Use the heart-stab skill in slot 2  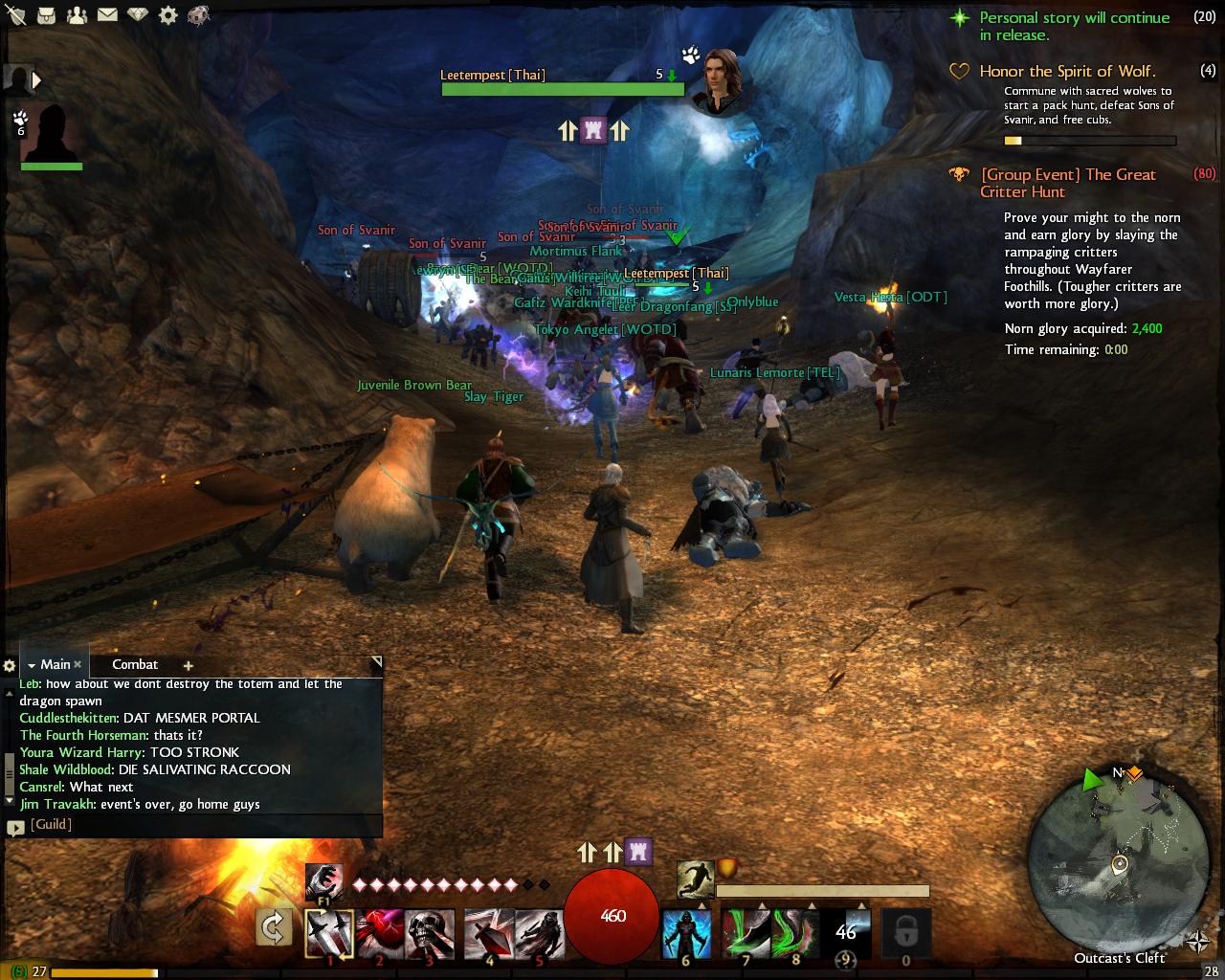point(379,933)
